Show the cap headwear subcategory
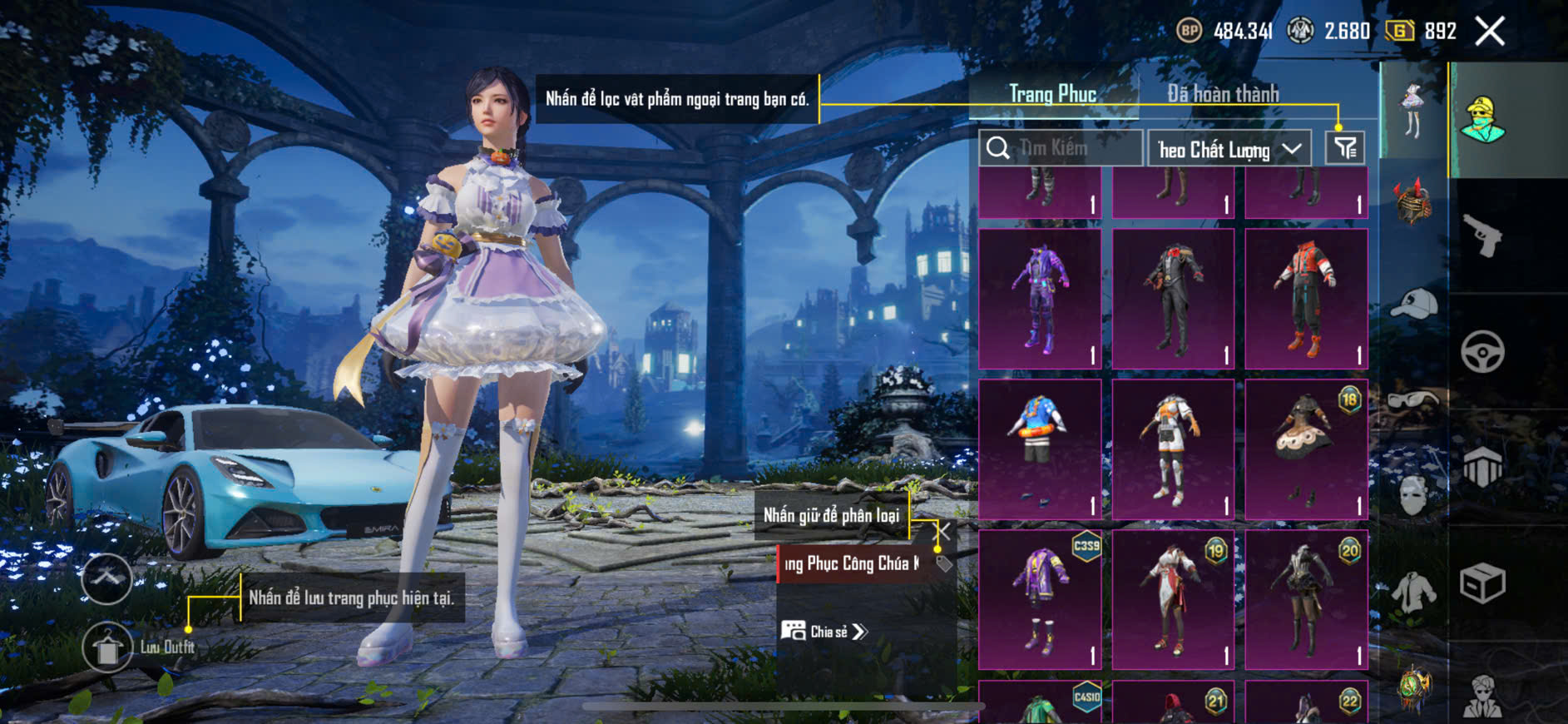1568x724 pixels. [x=1413, y=304]
